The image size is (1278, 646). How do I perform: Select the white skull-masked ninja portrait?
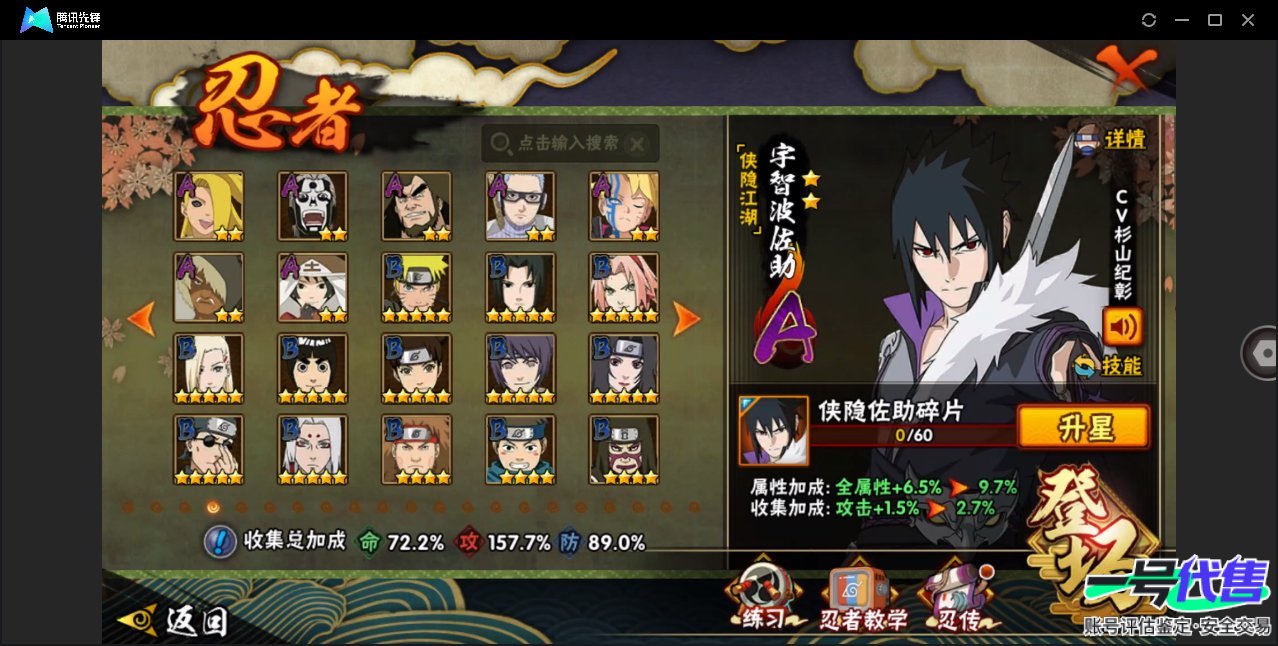pos(313,206)
